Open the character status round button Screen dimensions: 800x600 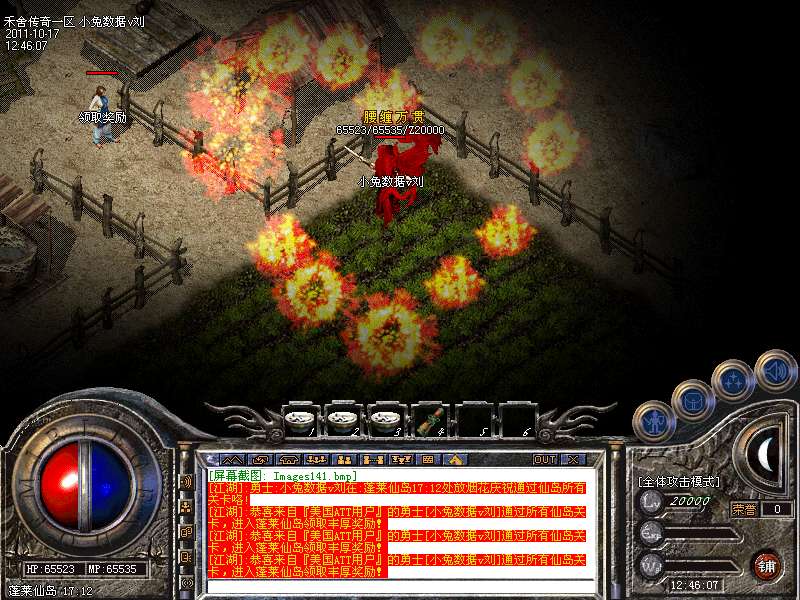pos(653,421)
